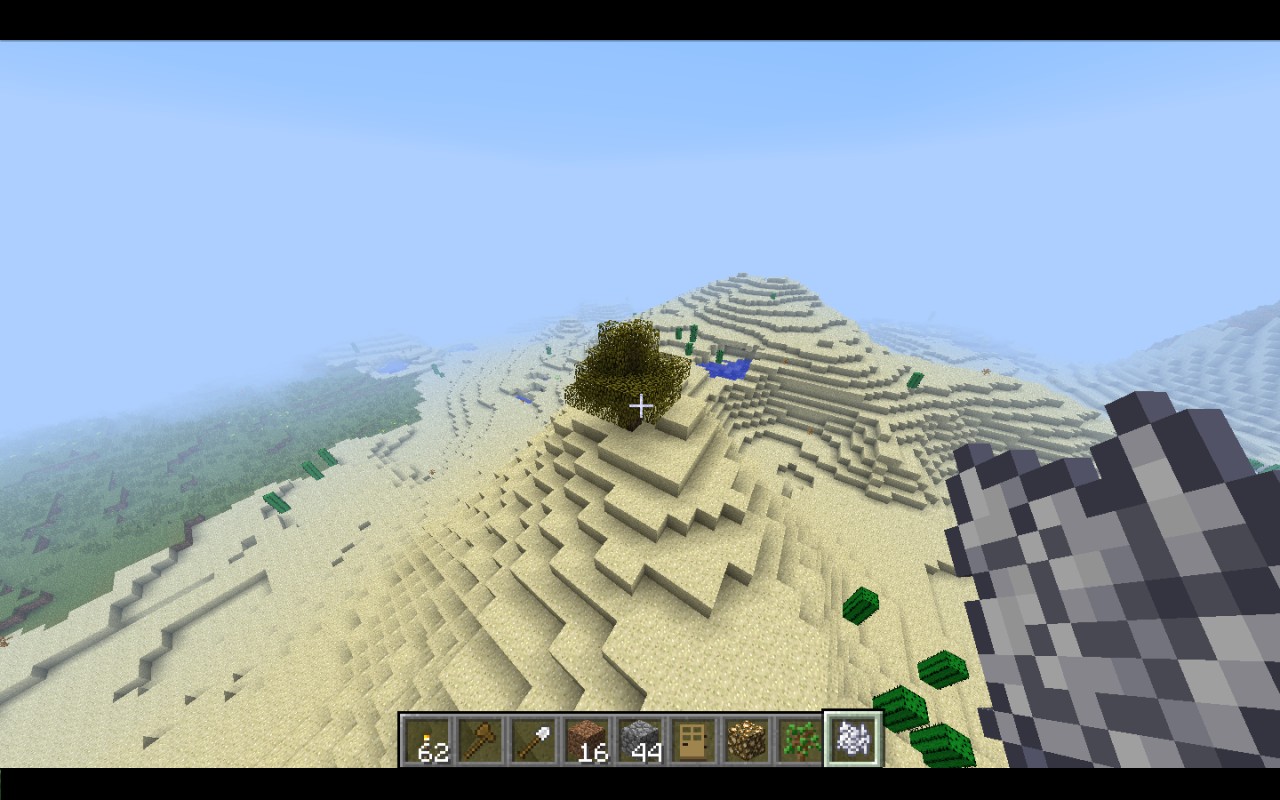Image resolution: width=1280 pixels, height=800 pixels.
Task: Click the highlighted white powder item slot
Action: coord(853,740)
